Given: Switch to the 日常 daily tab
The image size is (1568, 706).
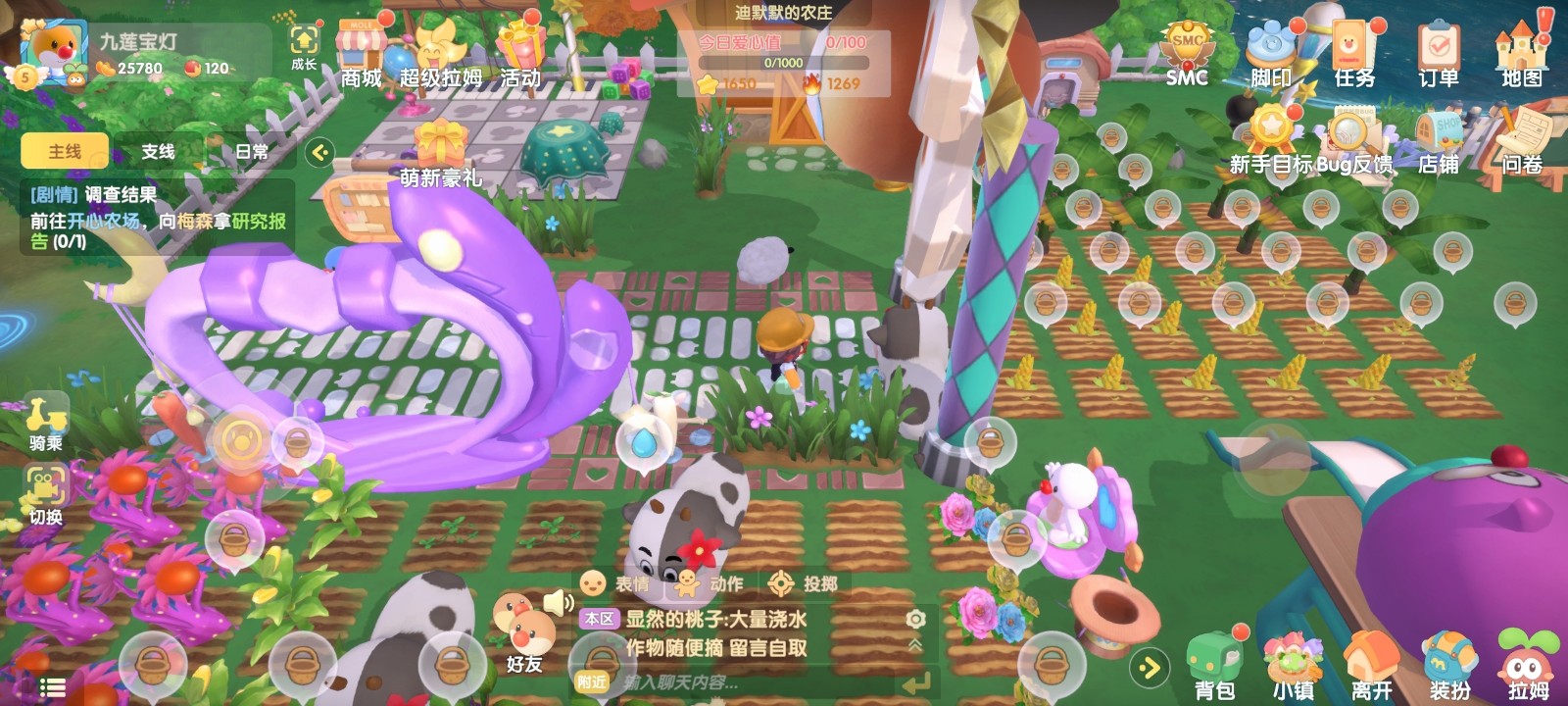Looking at the screenshot, I should point(252,151).
